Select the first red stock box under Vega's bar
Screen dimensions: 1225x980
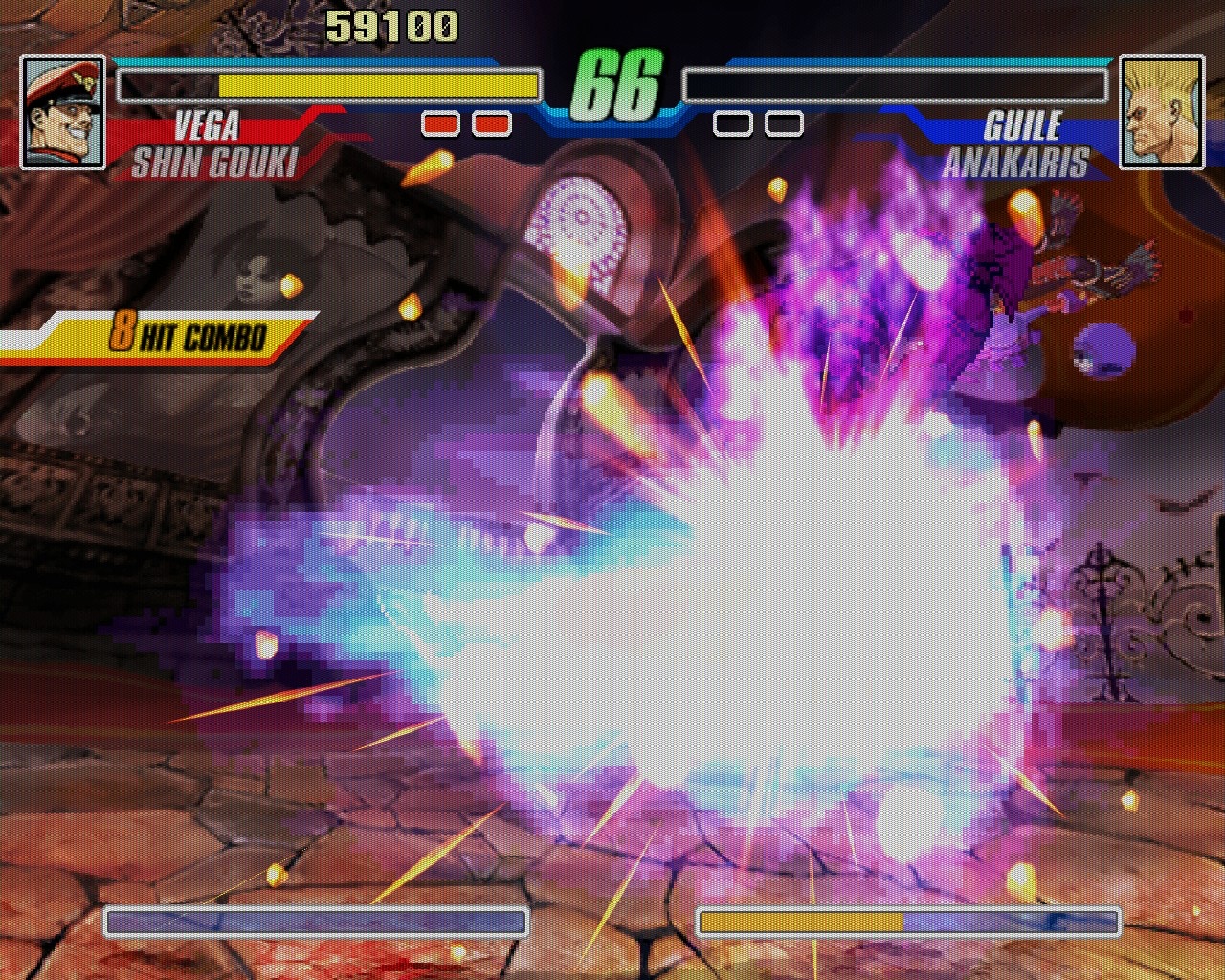[439, 123]
